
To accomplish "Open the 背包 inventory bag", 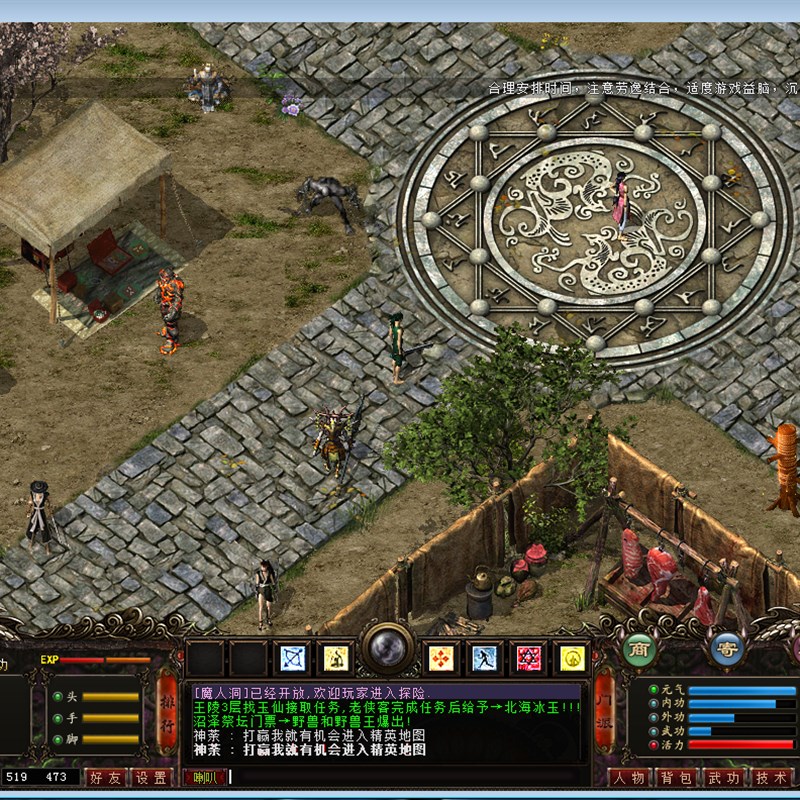I will click(x=675, y=778).
